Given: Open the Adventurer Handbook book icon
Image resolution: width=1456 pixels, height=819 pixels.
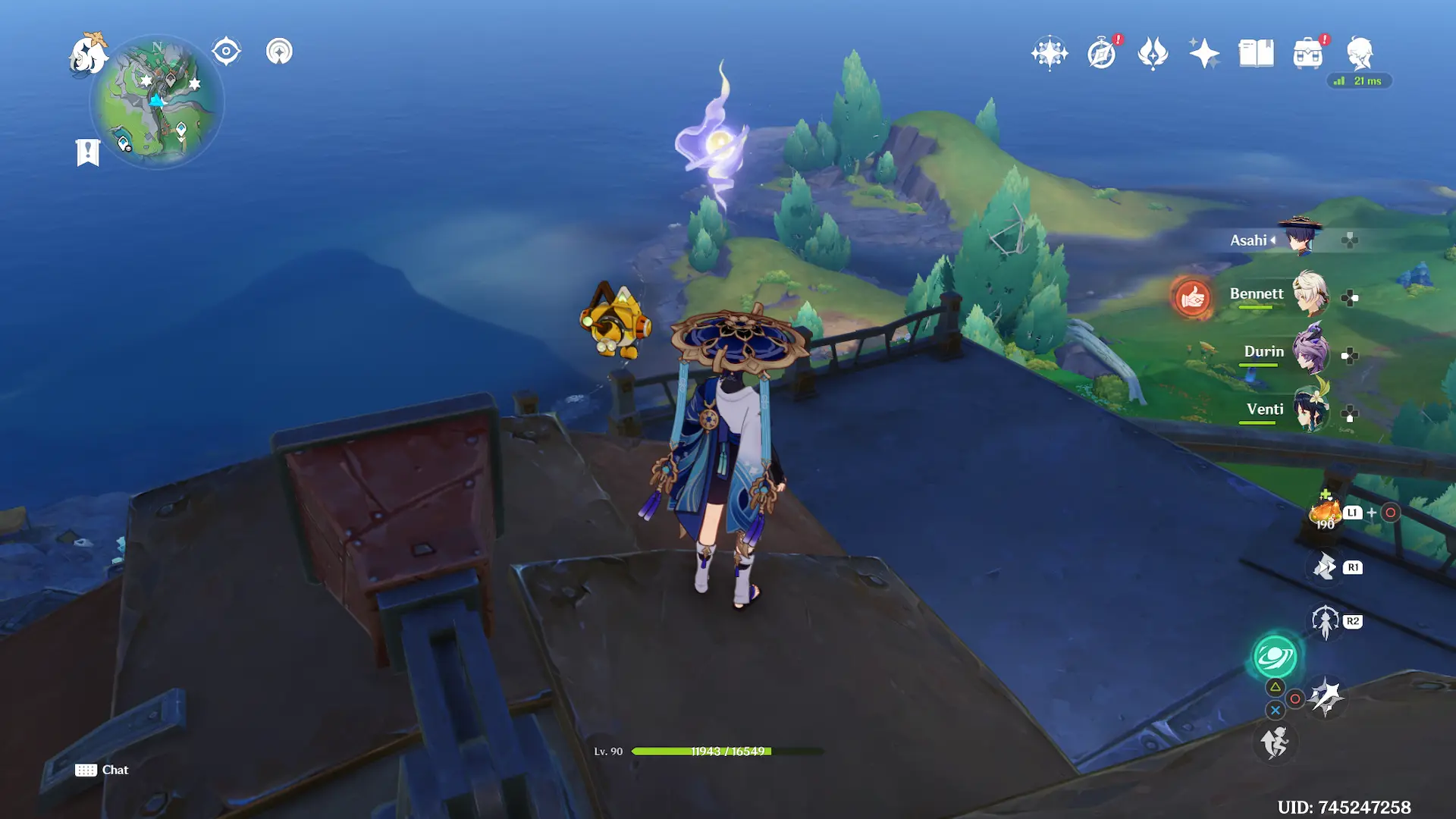Looking at the screenshot, I should point(1256,53).
